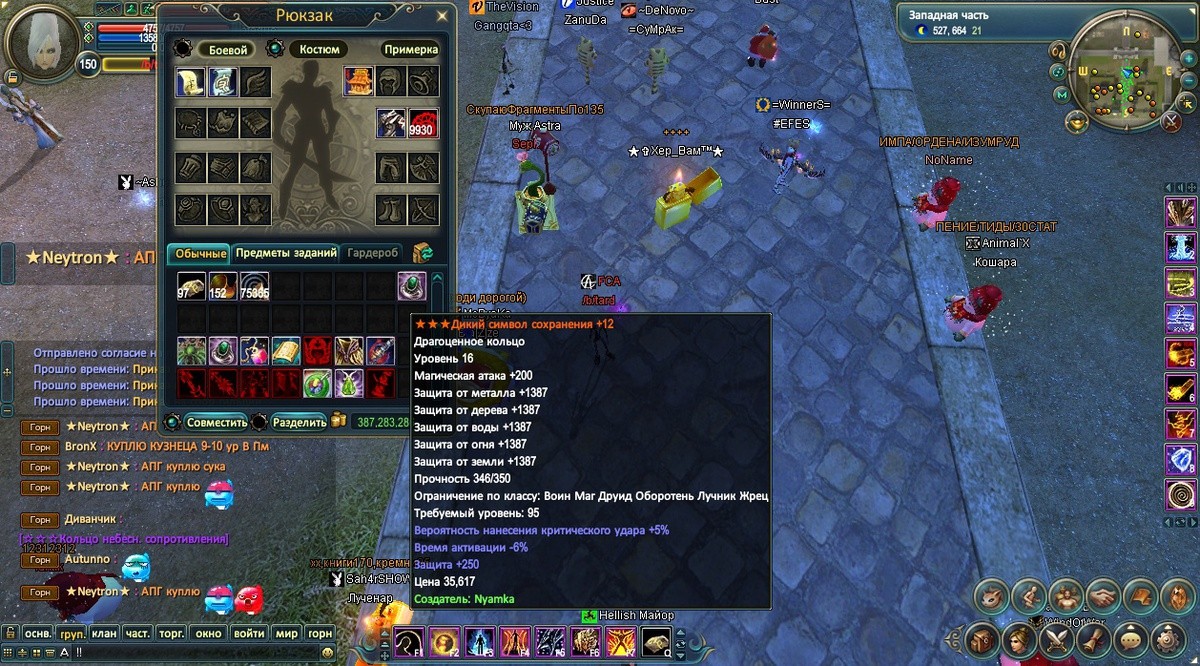Select the Обычные inventory tab
Image resolution: width=1200 pixels, height=666 pixels.
(196, 253)
